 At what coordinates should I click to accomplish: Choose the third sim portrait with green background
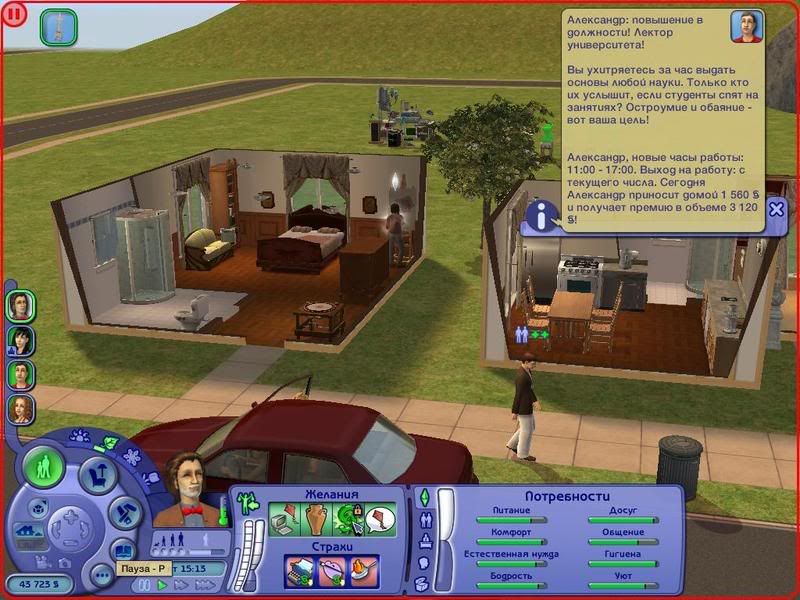point(20,375)
